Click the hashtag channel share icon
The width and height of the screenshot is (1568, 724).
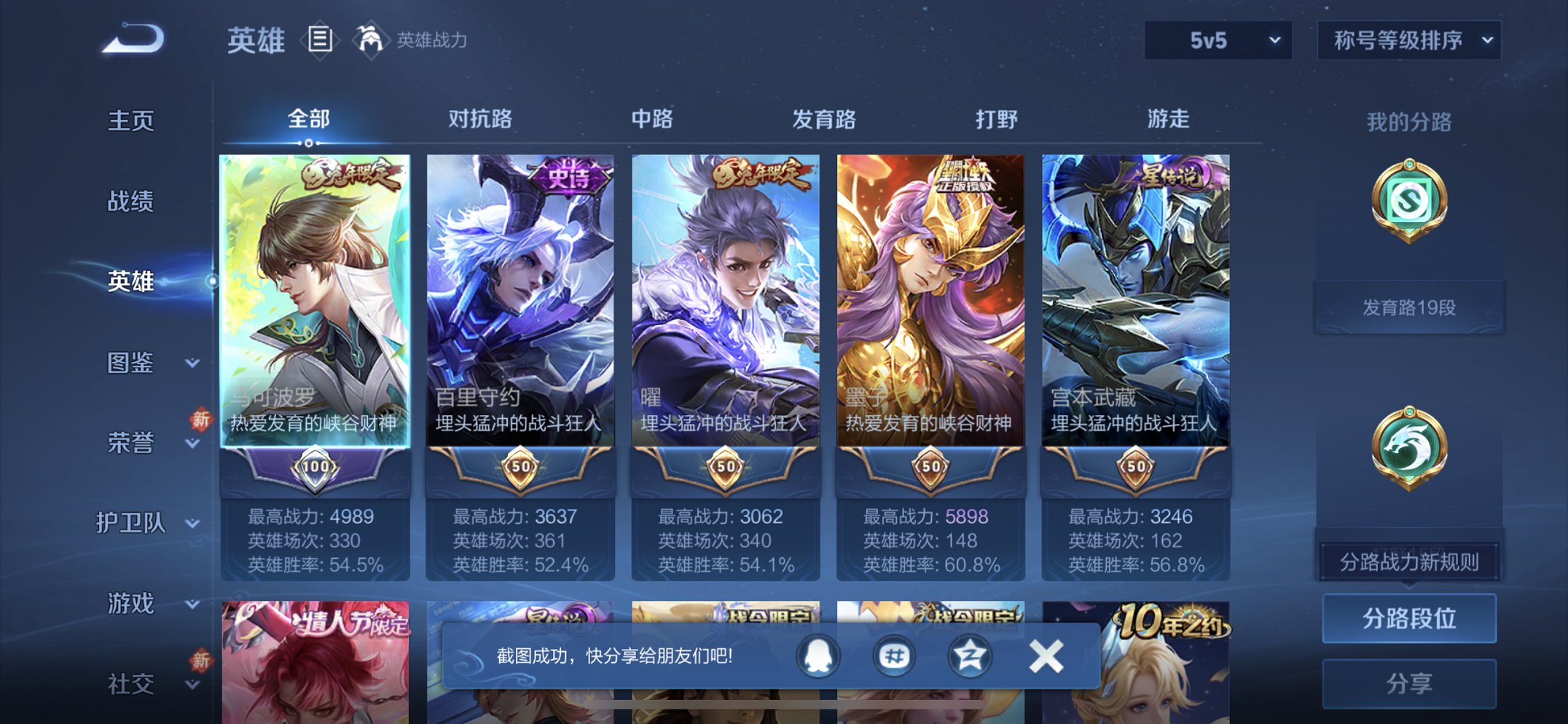[x=894, y=655]
